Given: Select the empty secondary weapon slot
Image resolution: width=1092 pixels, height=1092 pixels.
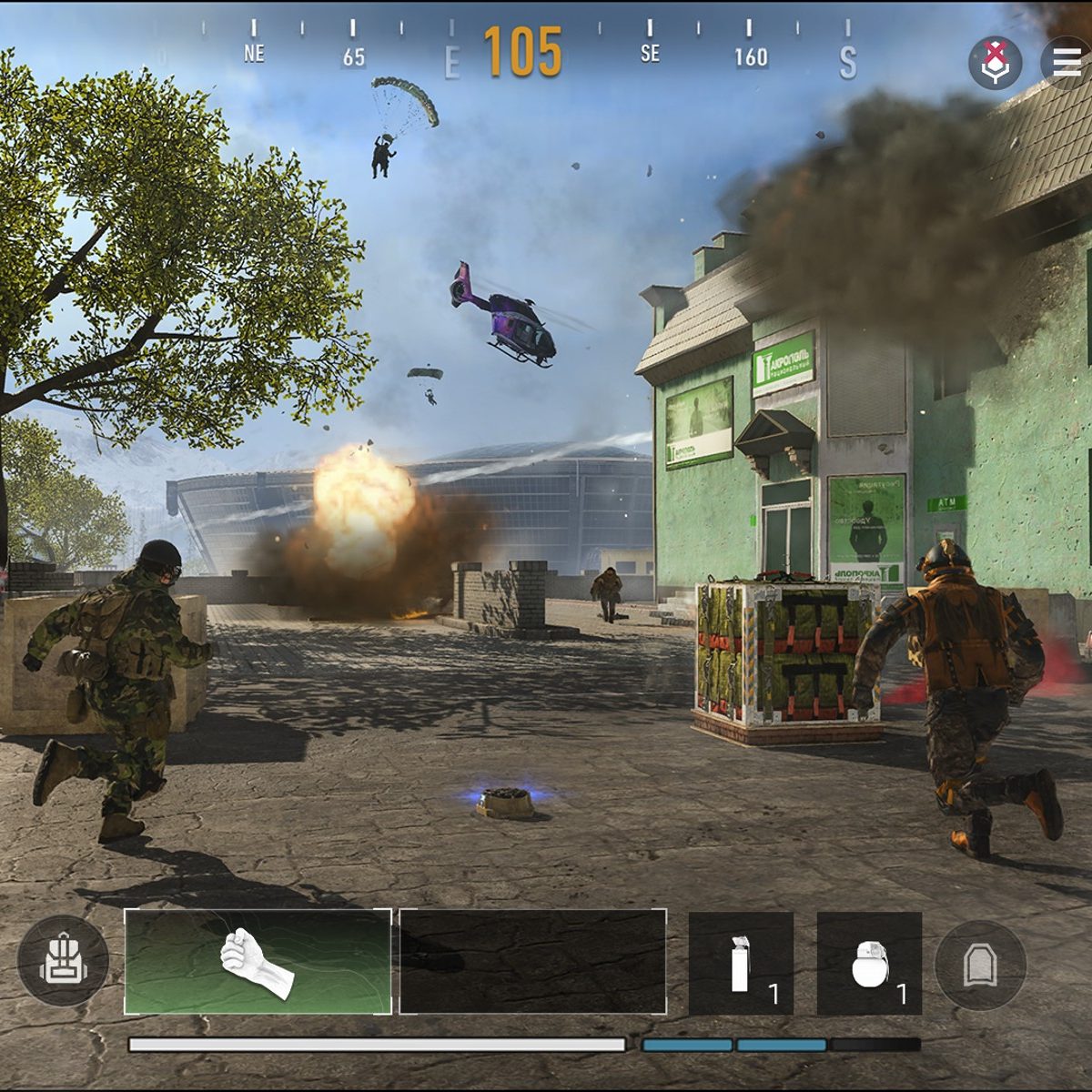Looking at the screenshot, I should (532, 962).
